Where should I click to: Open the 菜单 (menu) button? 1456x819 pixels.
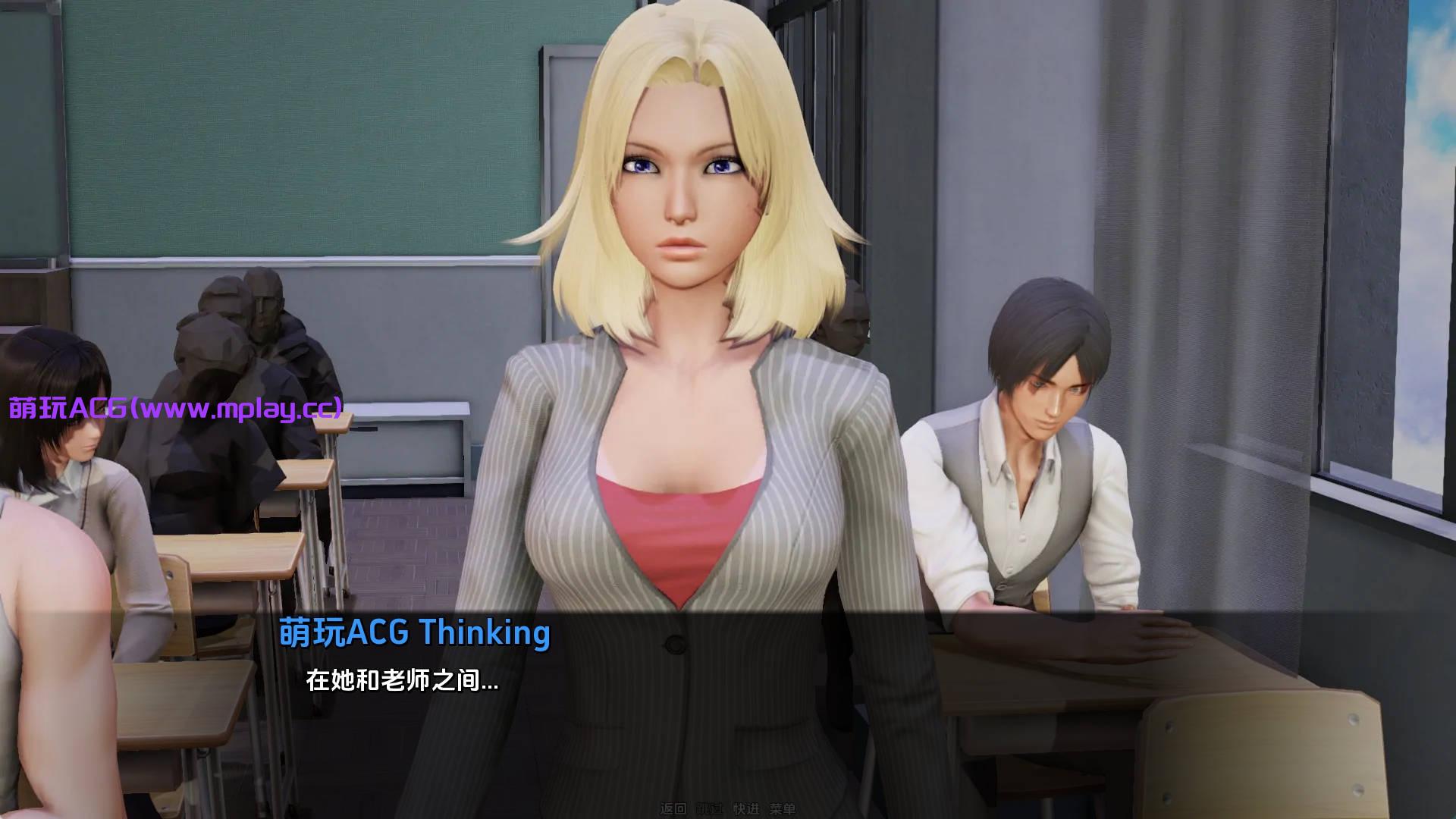click(x=782, y=809)
